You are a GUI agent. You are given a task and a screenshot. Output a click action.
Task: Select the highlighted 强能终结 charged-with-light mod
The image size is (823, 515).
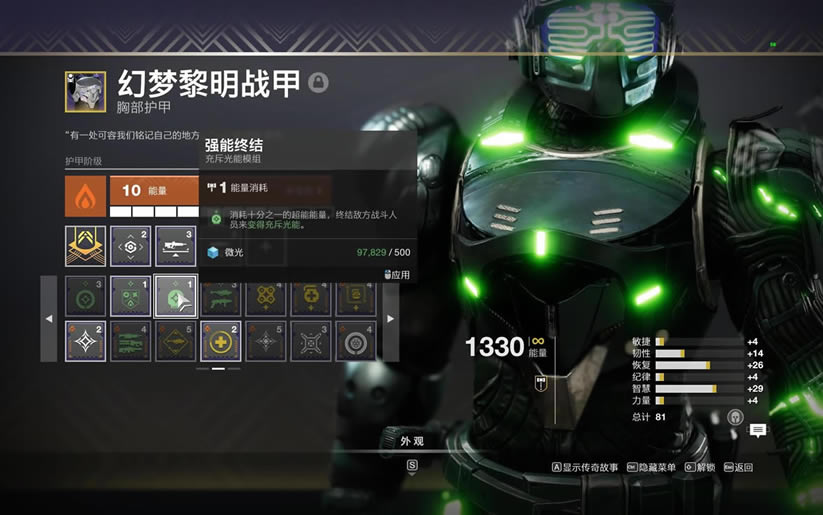pyautogui.click(x=175, y=297)
